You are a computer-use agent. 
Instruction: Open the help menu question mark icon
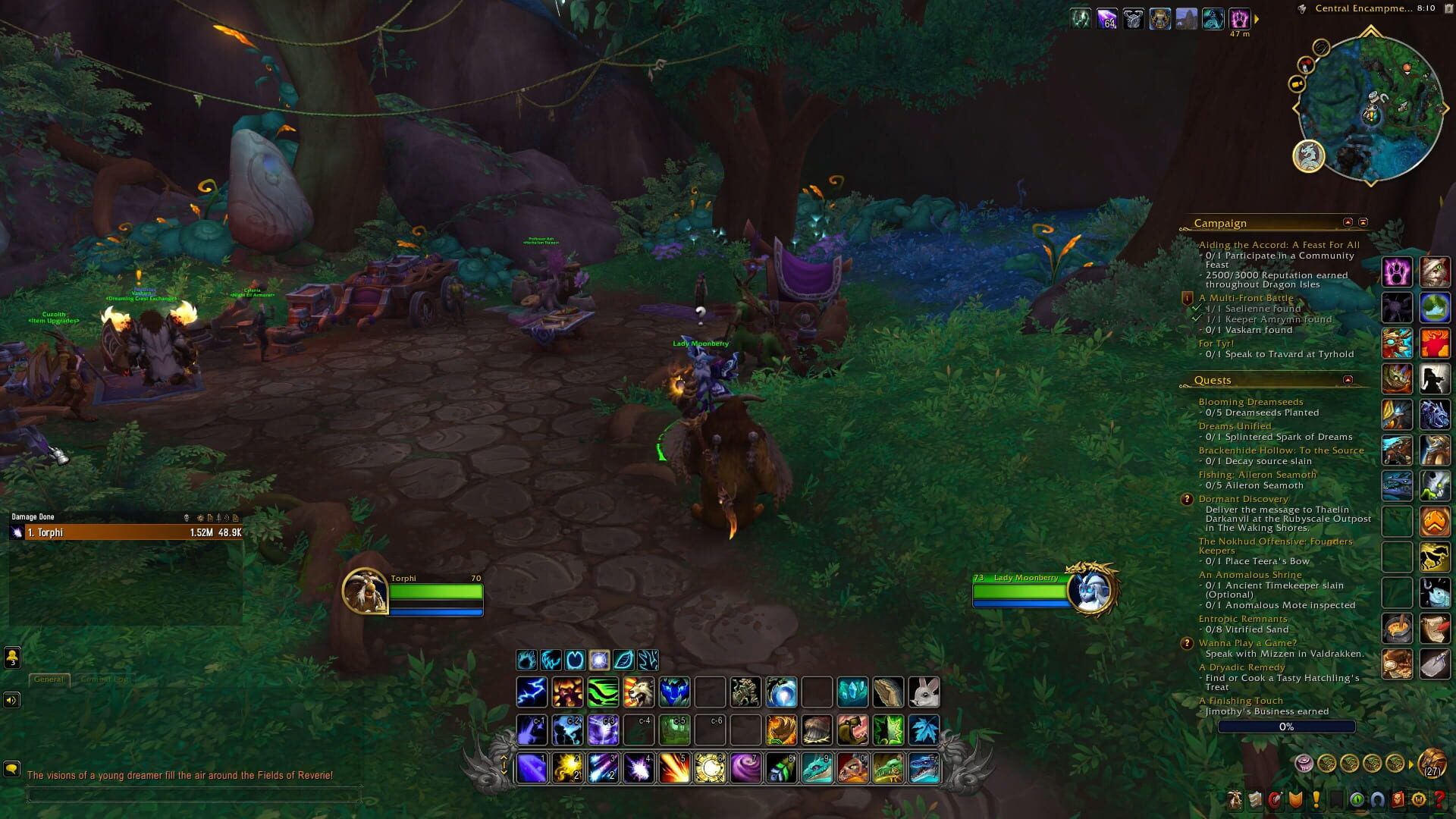tap(1440, 800)
